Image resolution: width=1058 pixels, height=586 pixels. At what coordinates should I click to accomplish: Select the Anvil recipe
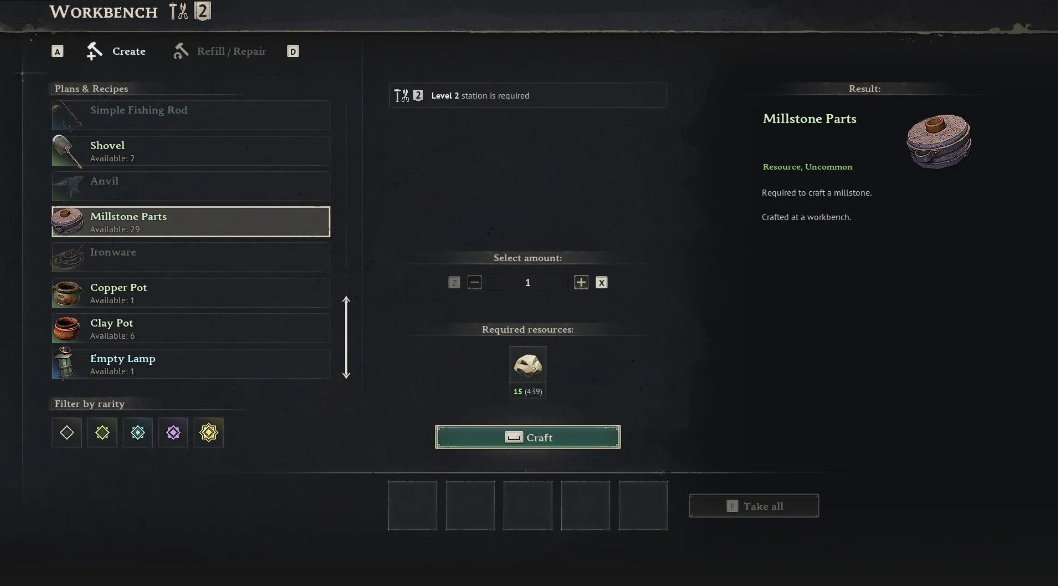[191, 186]
